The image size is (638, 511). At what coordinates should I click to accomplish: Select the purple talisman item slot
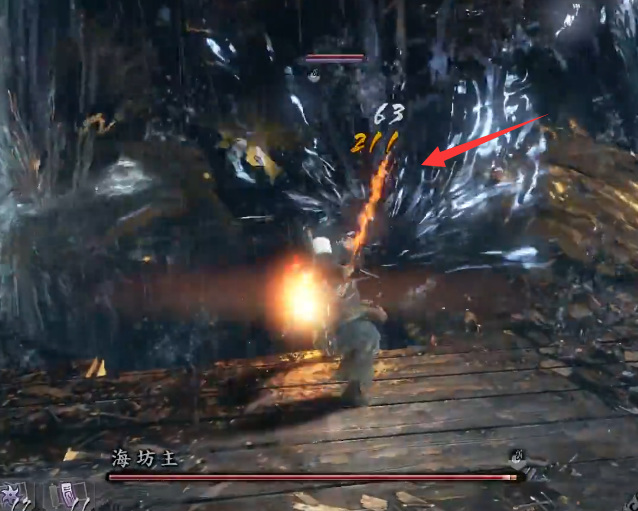(68, 496)
